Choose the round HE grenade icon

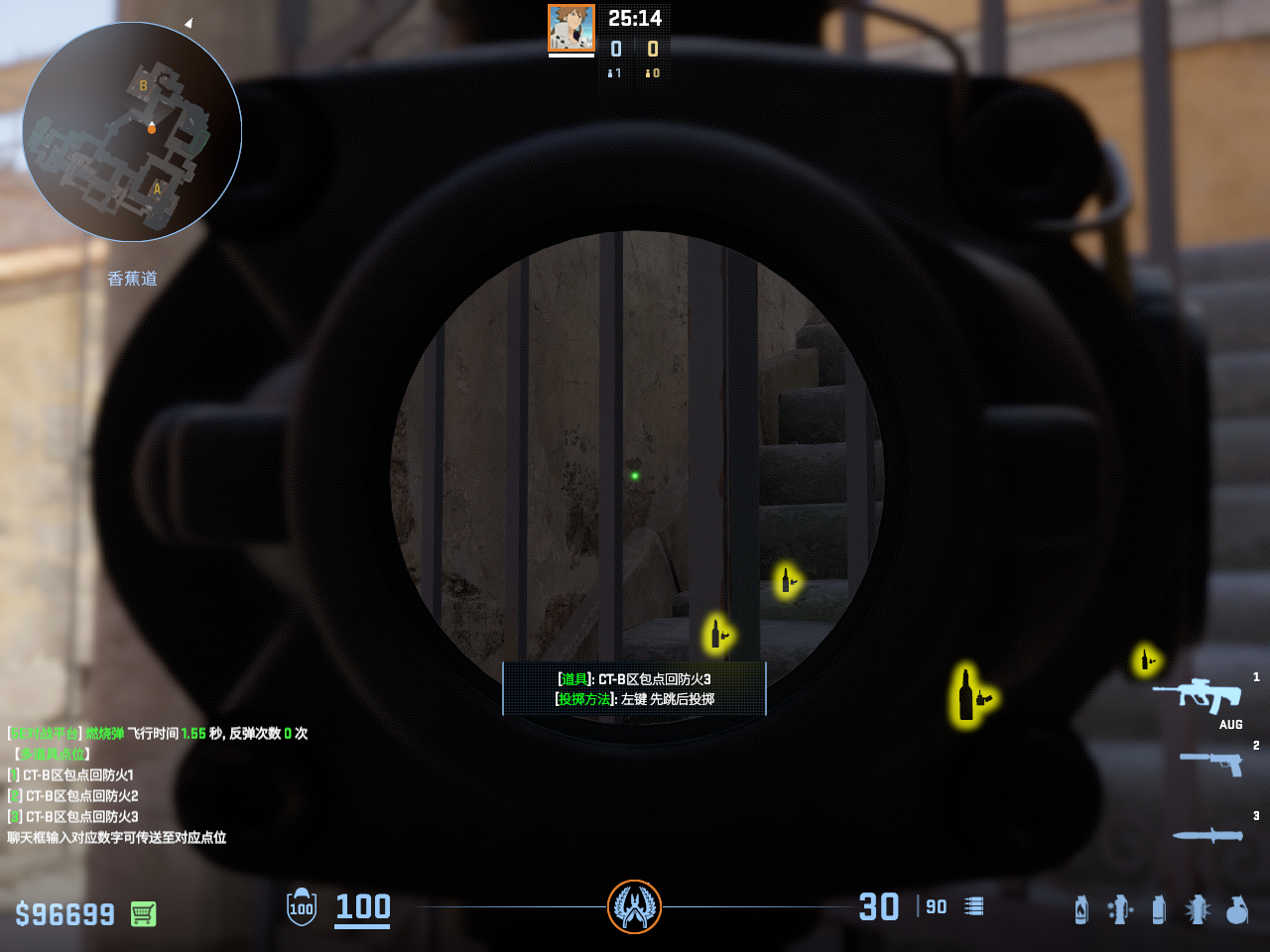1236,908
